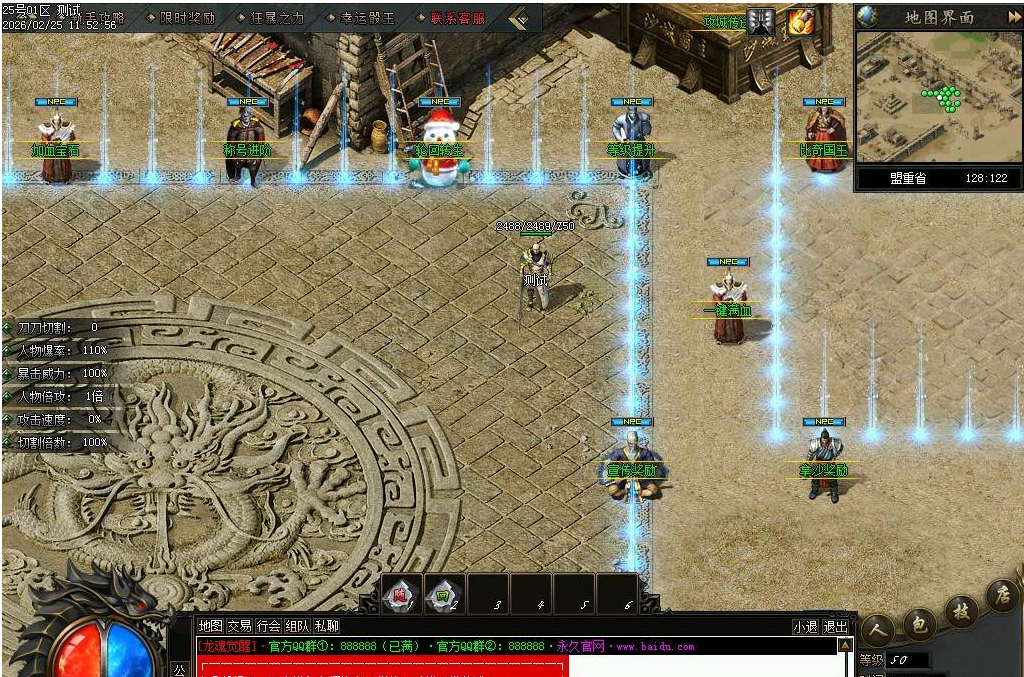Click the globe icon beside 地图界面
This screenshot has height=677, width=1024.
[x=867, y=16]
